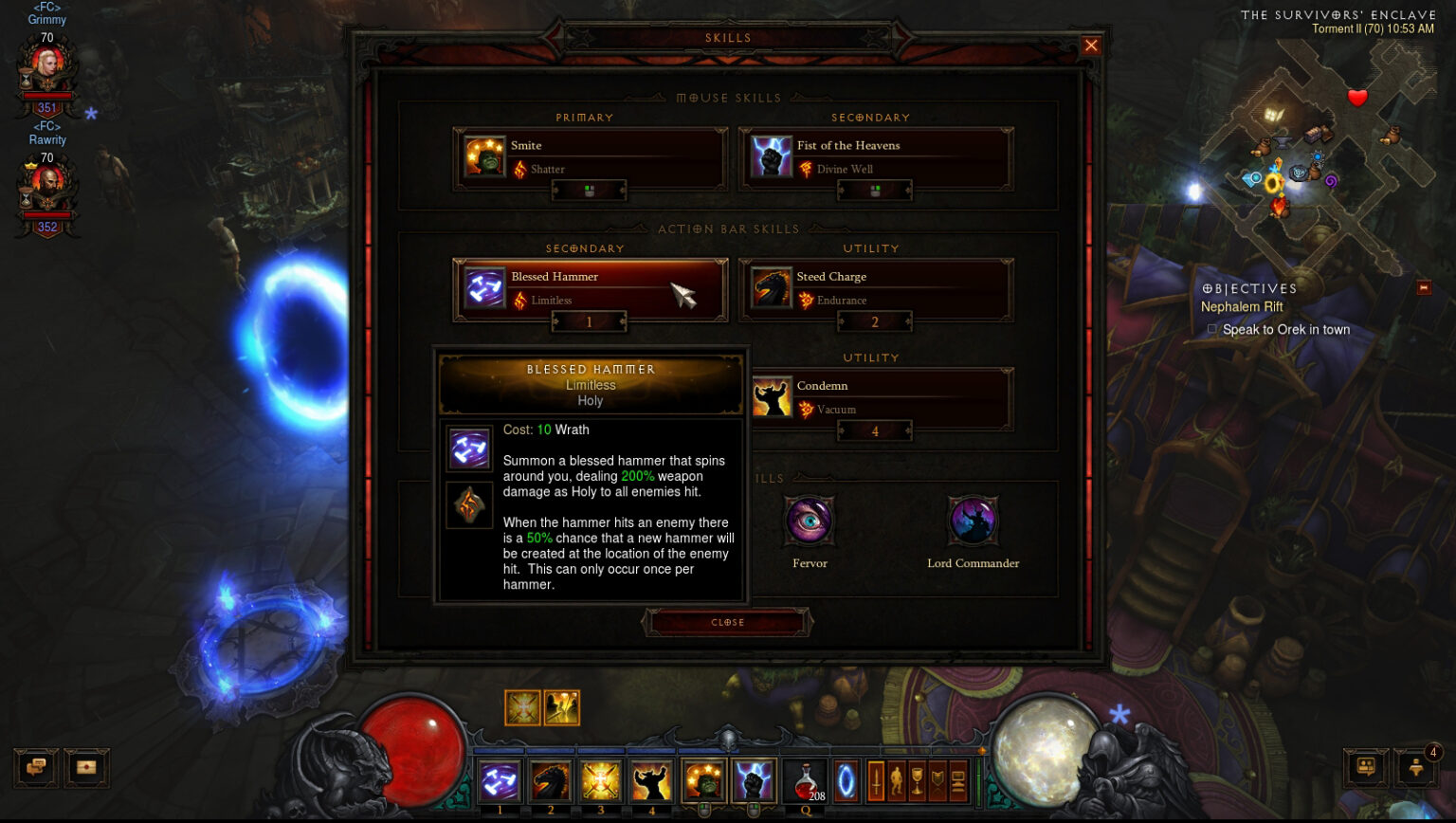Image resolution: width=1456 pixels, height=823 pixels.
Task: Open the Fist of the Heavens secondary skill selector
Action: pos(873,158)
